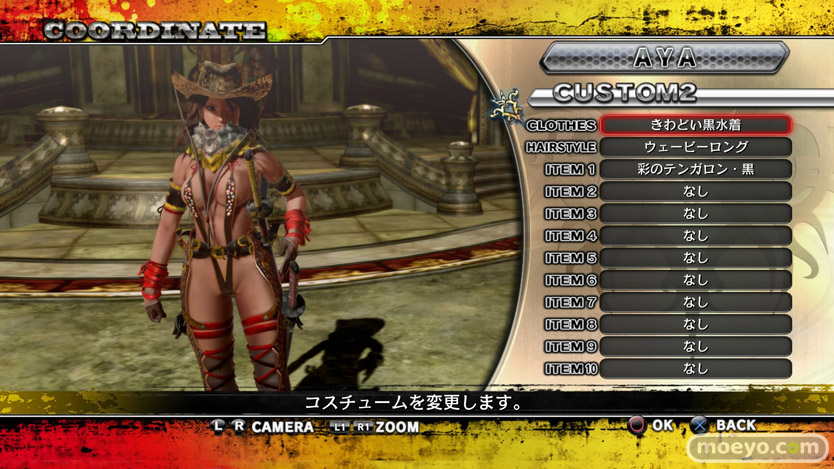Open the ITEM 1 accessory slot

(696, 169)
